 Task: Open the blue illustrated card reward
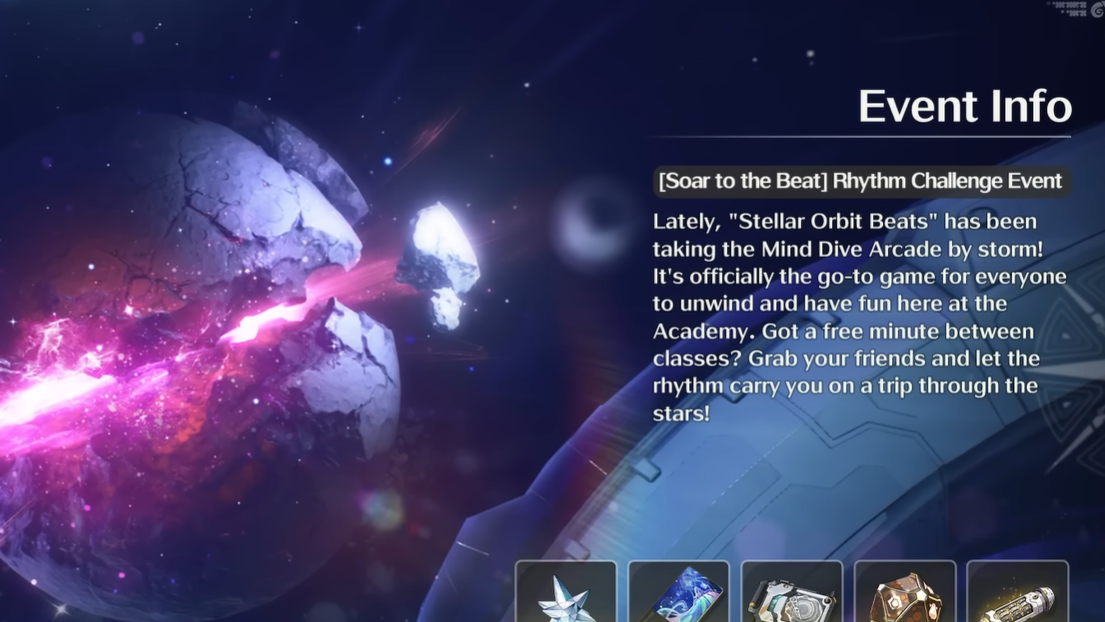click(x=679, y=595)
